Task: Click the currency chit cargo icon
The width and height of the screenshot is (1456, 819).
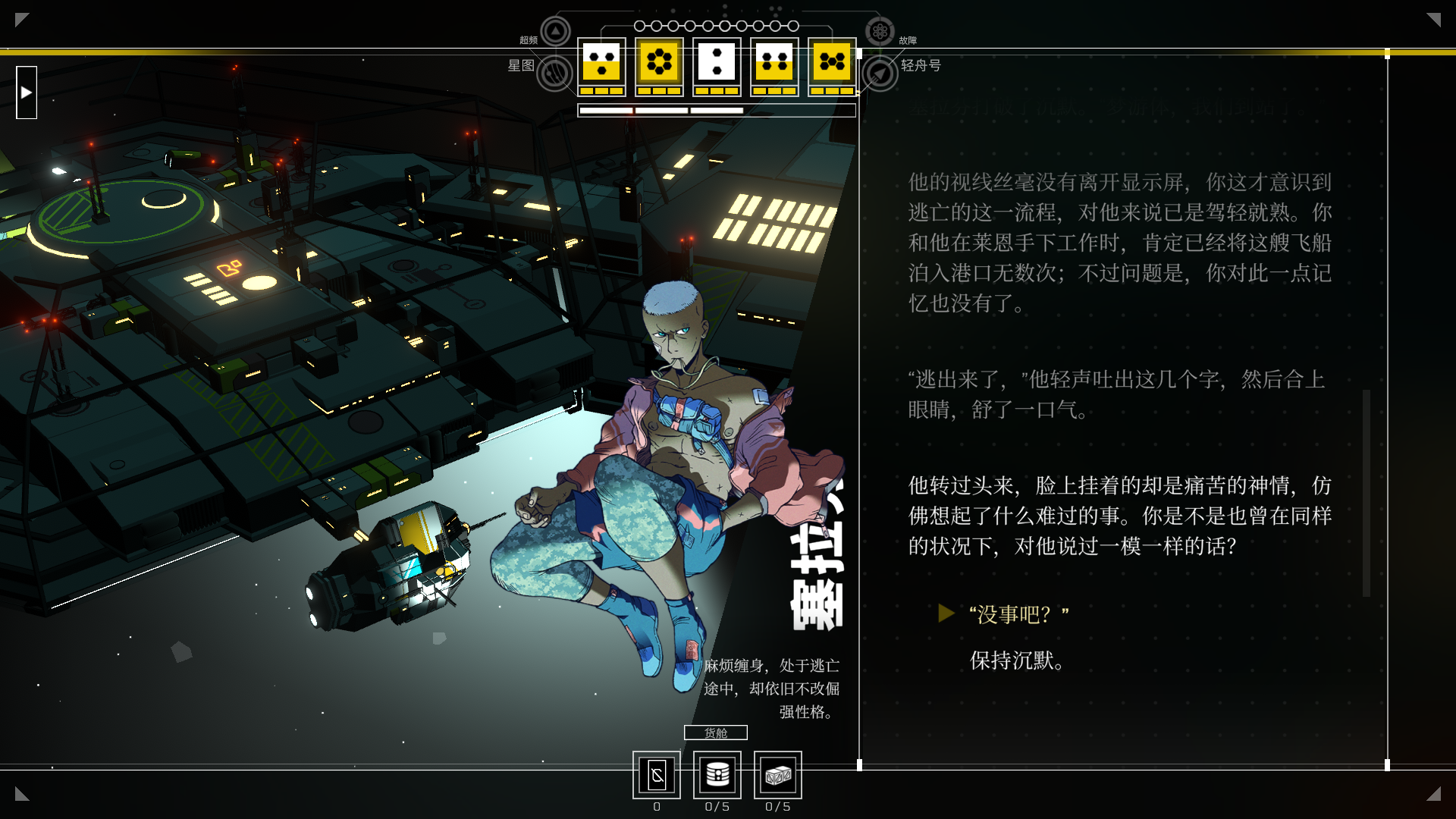Action: [657, 775]
